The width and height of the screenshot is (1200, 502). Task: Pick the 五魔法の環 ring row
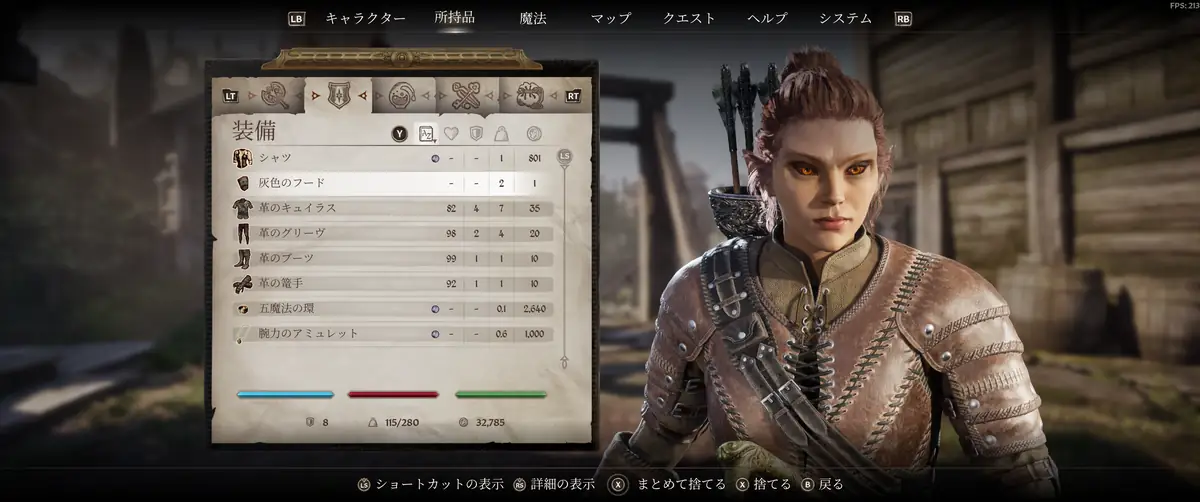point(390,308)
